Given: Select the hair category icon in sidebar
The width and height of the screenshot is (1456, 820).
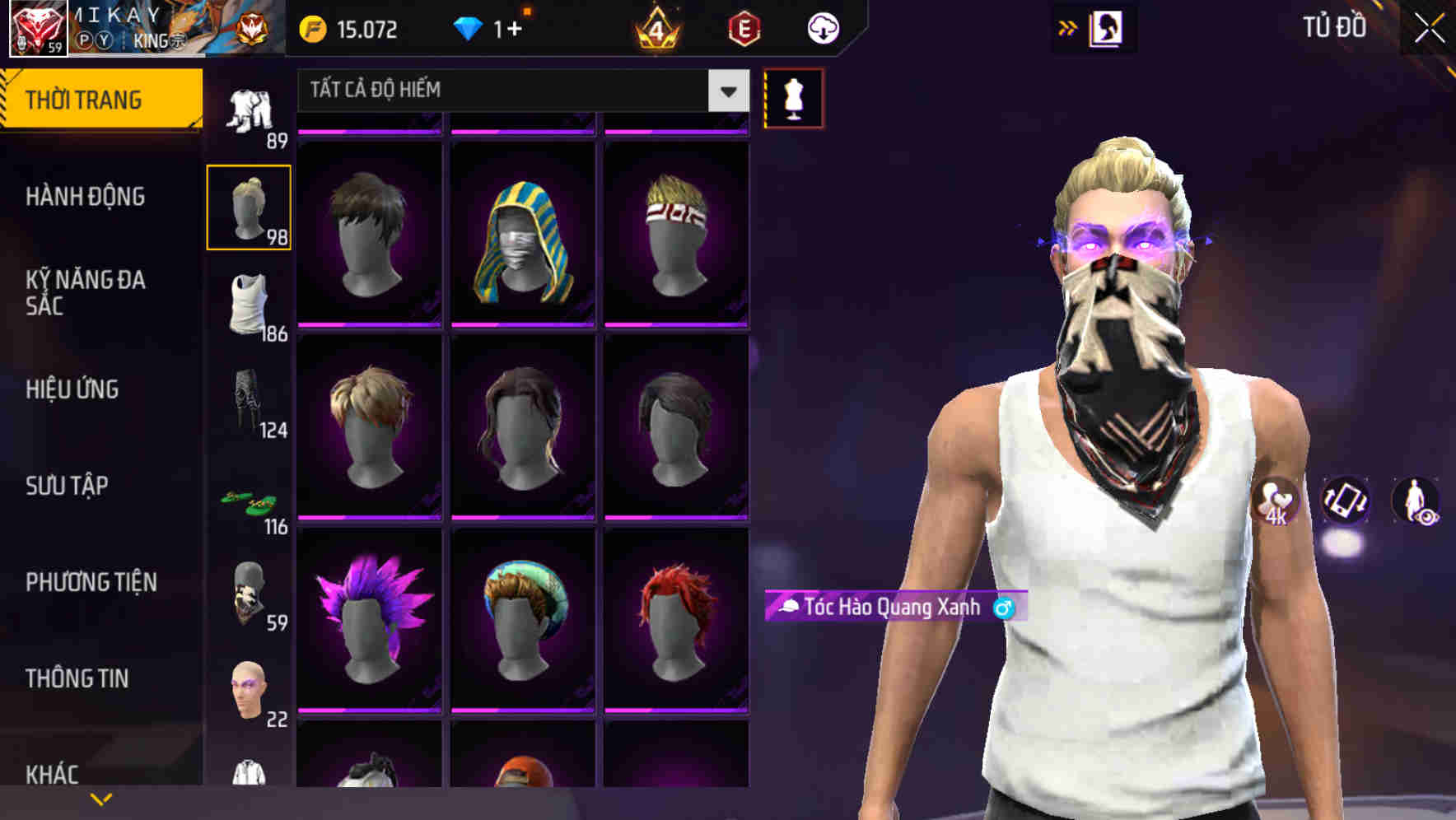Looking at the screenshot, I should (248, 204).
